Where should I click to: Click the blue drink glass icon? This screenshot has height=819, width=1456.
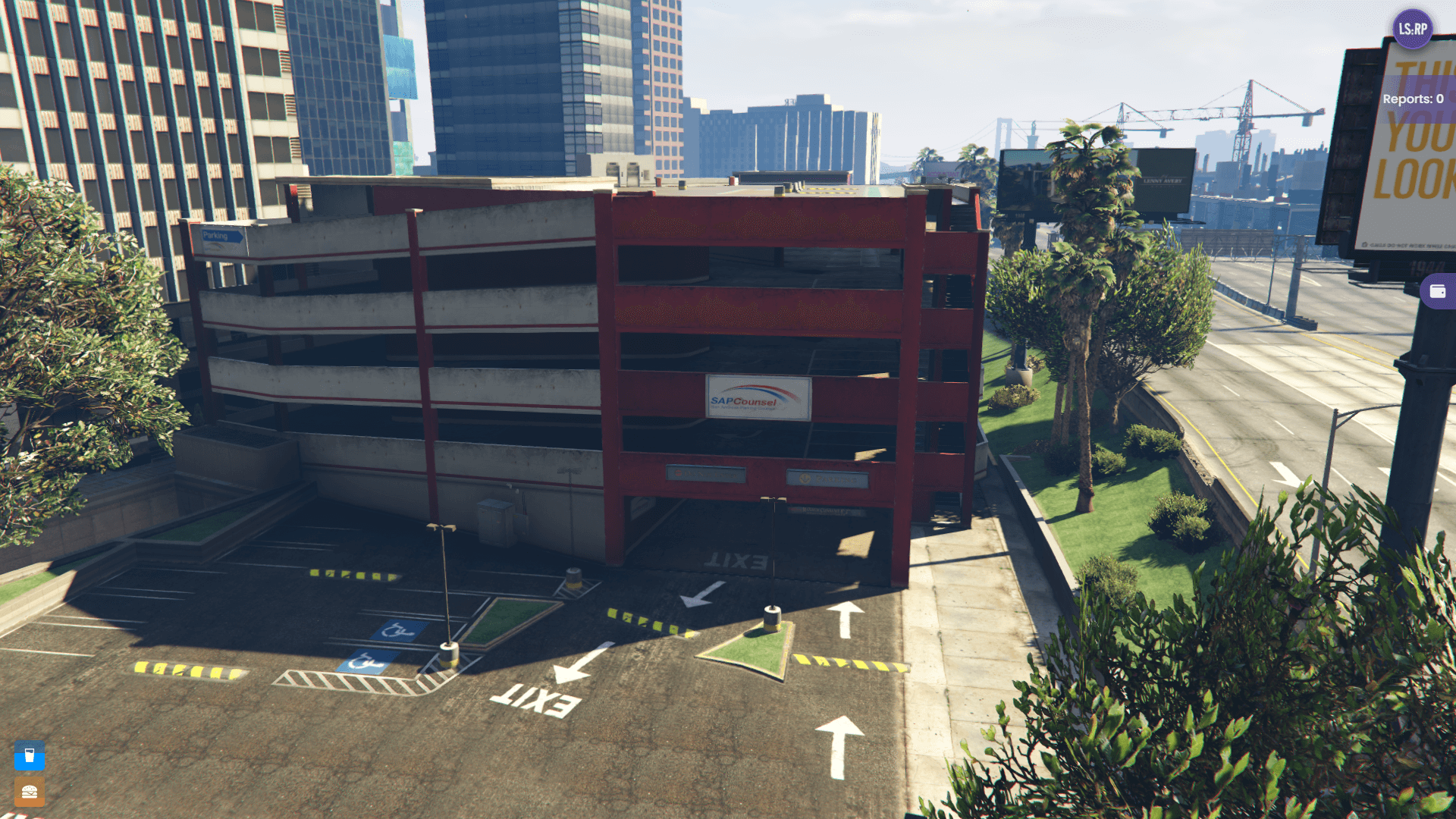click(x=29, y=756)
